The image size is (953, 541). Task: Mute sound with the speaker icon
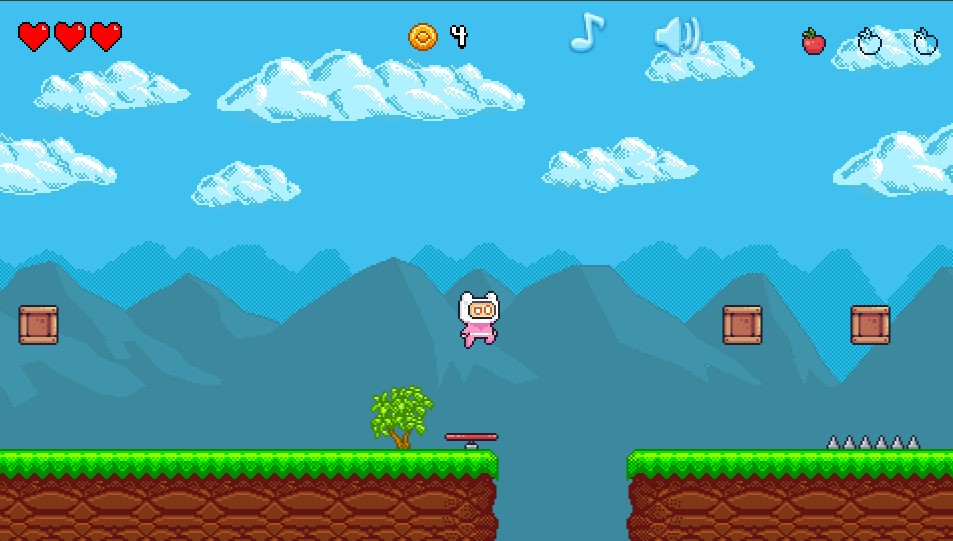pyautogui.click(x=677, y=37)
